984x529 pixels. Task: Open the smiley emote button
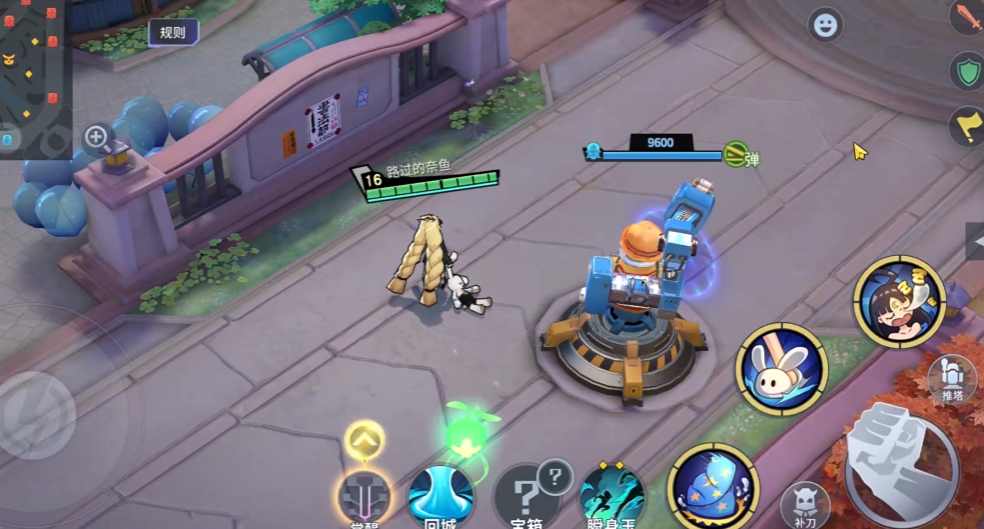[825, 25]
